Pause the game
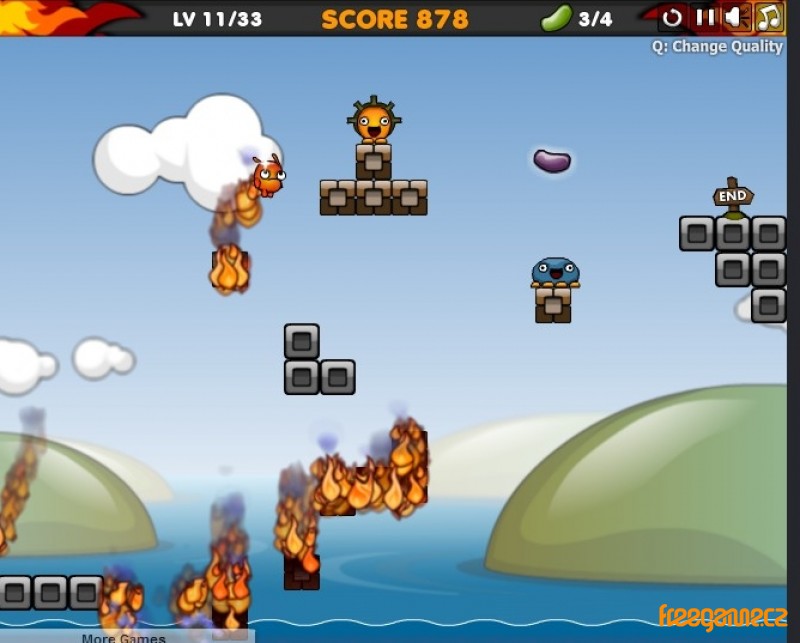 (705, 17)
